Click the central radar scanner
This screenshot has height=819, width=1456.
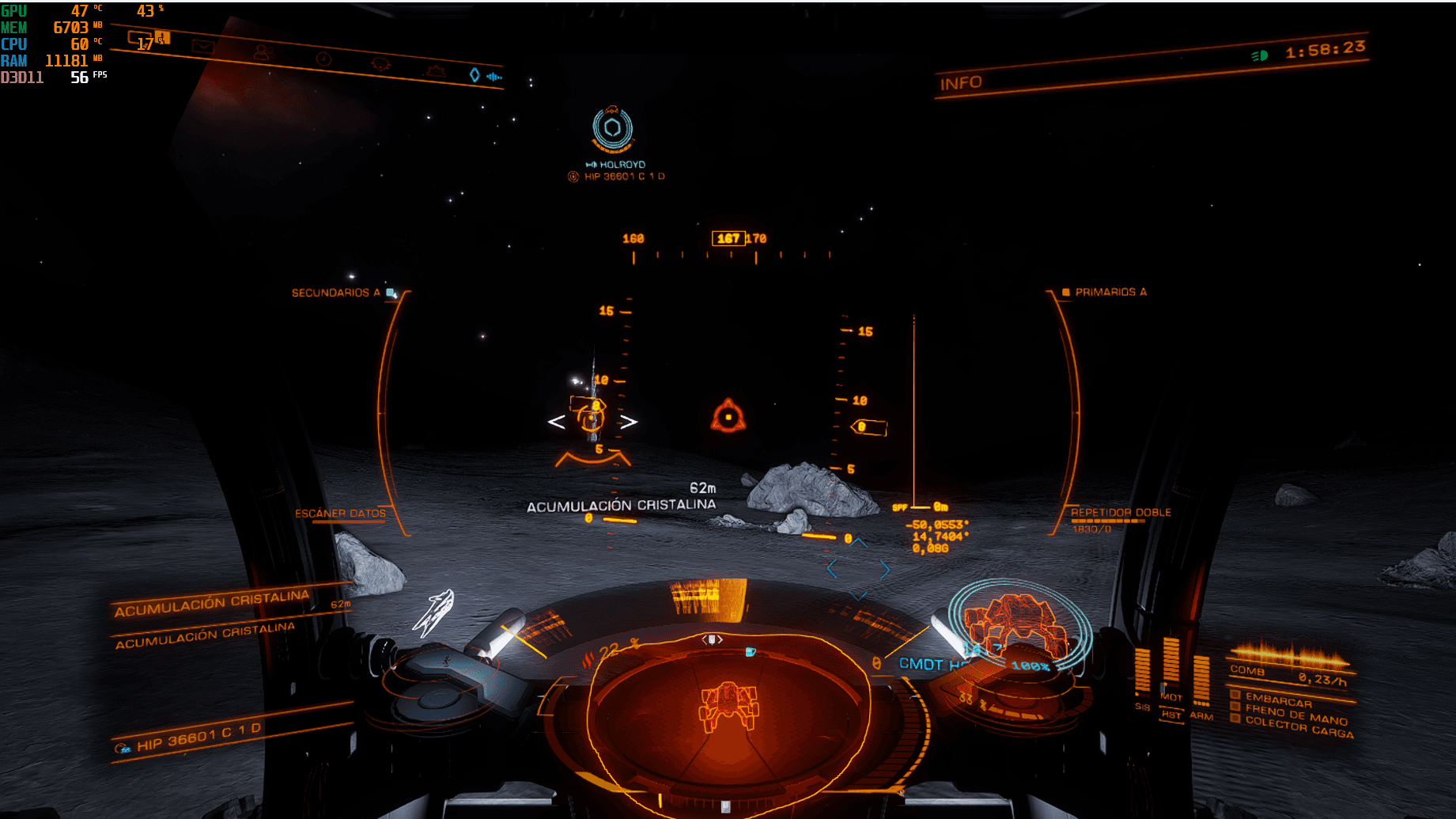728,704
